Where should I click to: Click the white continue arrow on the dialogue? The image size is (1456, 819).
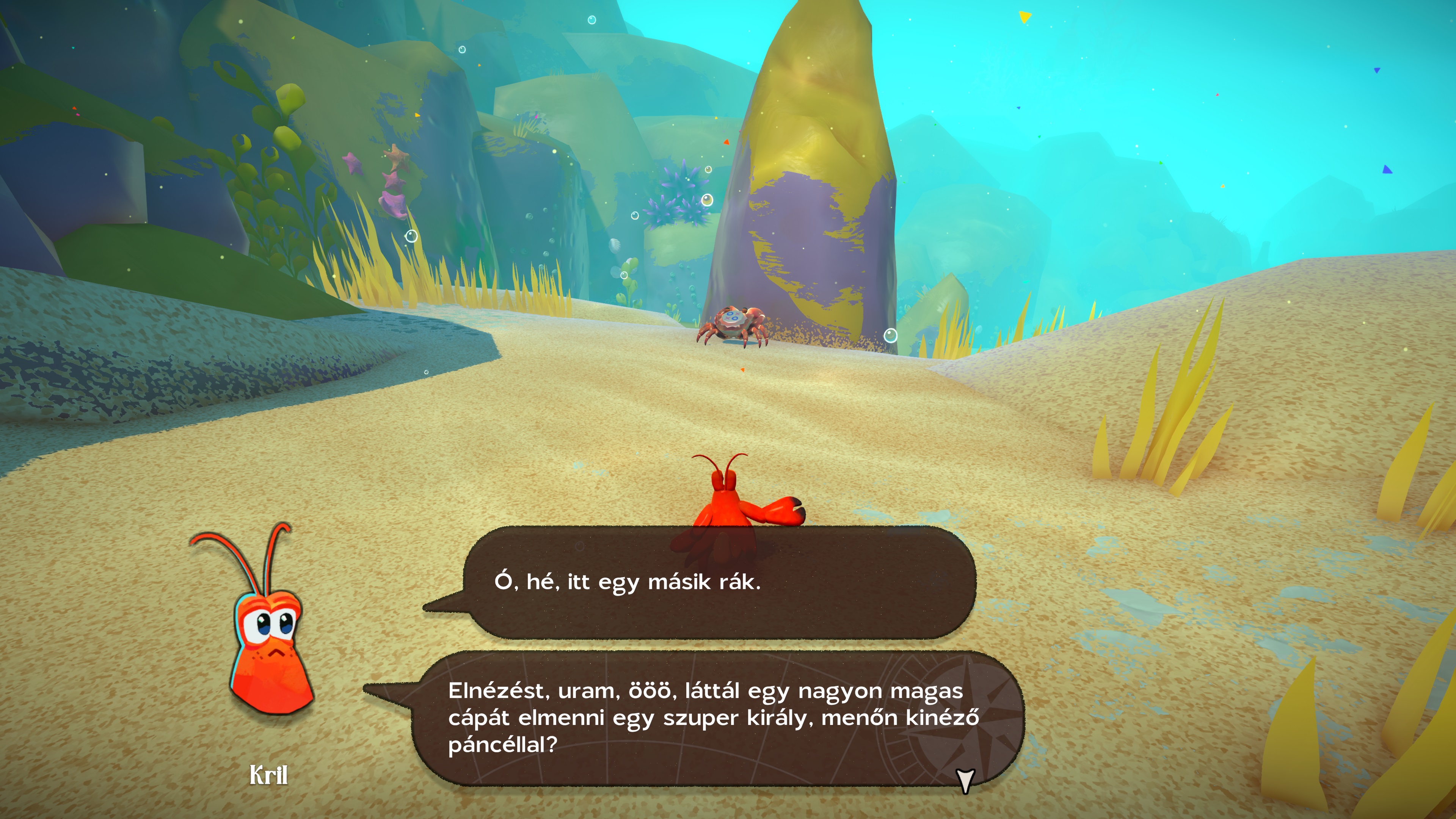(965, 781)
